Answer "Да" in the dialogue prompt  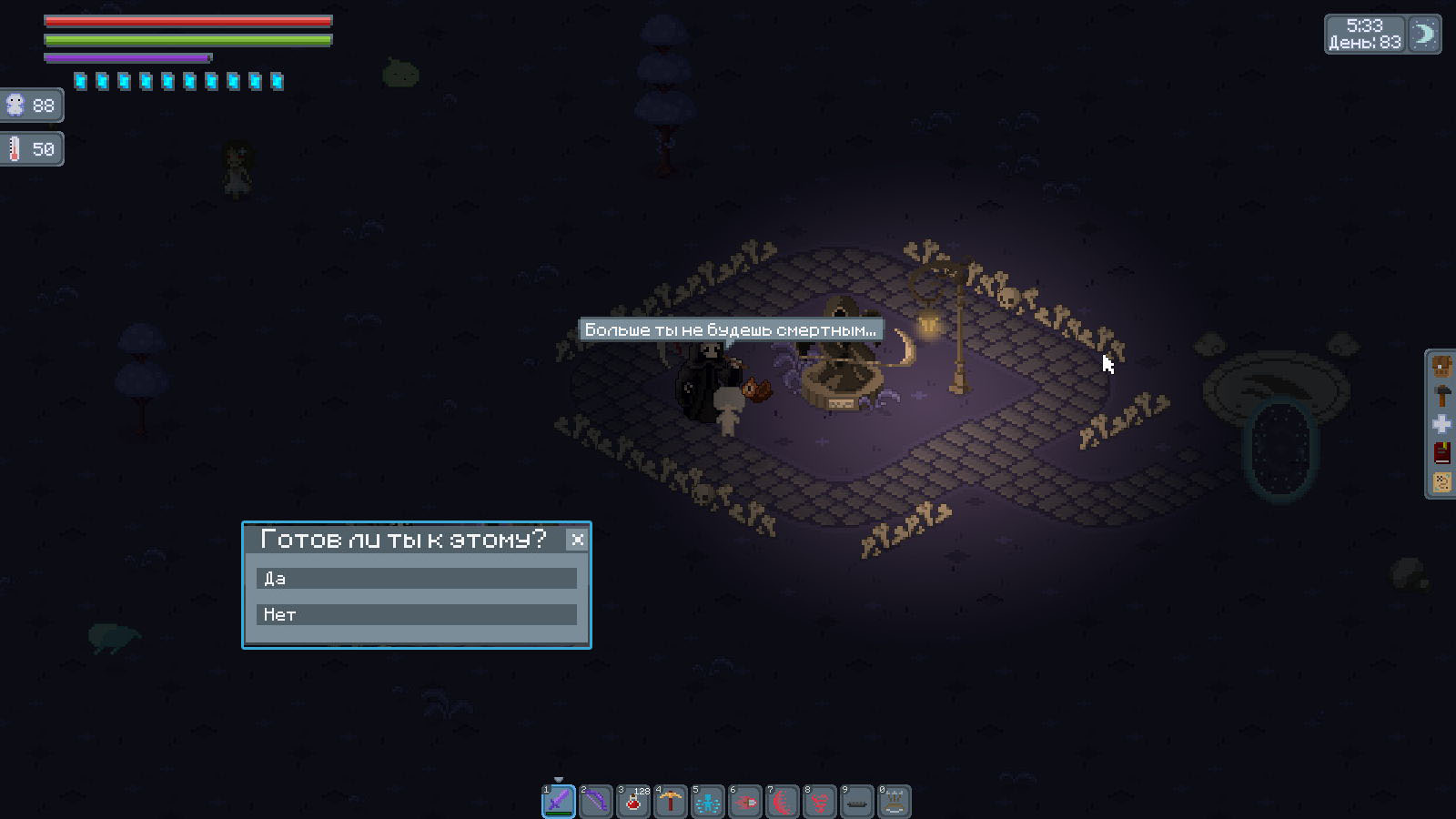(416, 579)
